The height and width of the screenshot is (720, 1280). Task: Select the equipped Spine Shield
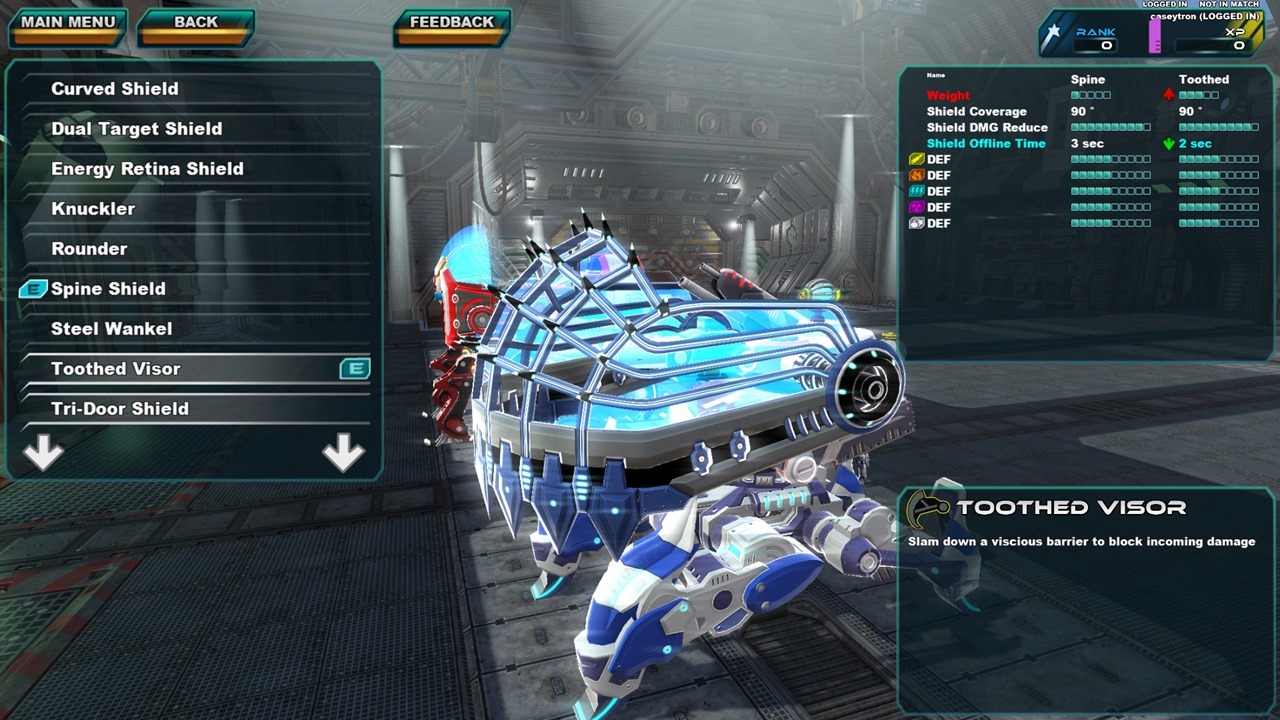(x=108, y=289)
